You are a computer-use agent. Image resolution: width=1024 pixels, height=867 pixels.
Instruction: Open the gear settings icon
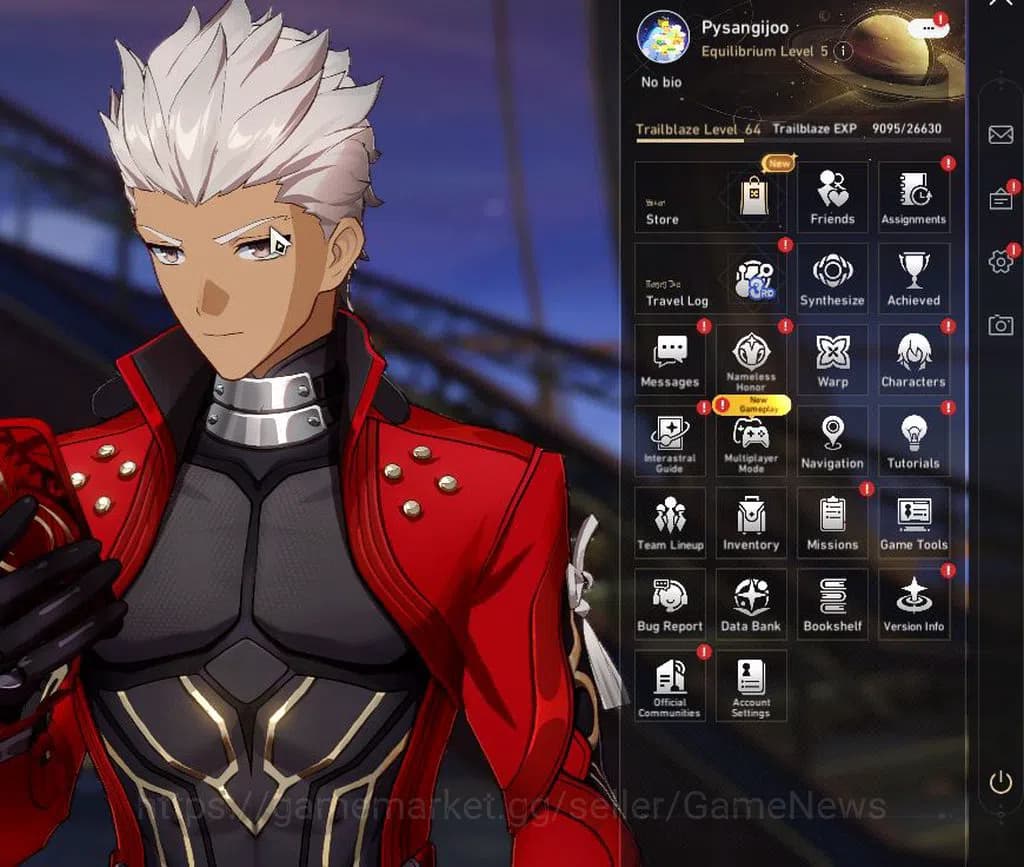[1000, 262]
